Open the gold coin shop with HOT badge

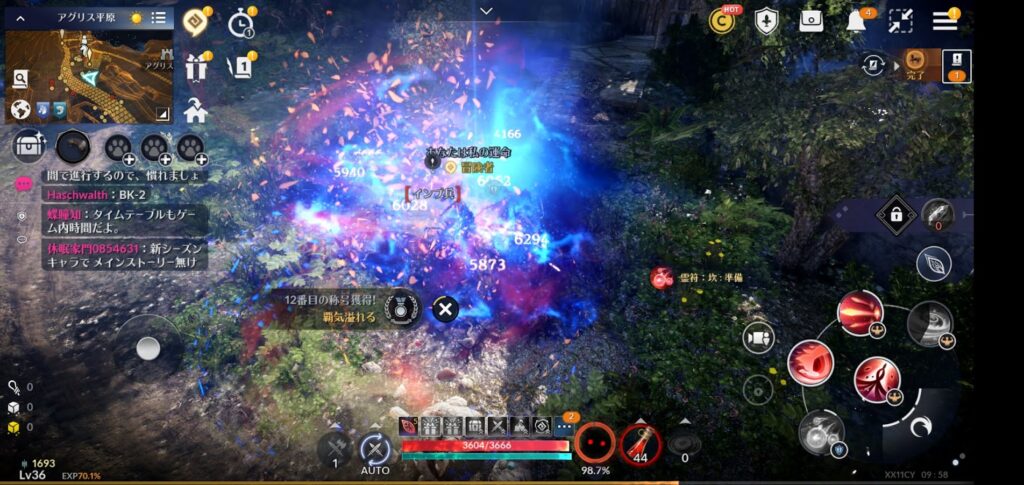click(x=722, y=21)
